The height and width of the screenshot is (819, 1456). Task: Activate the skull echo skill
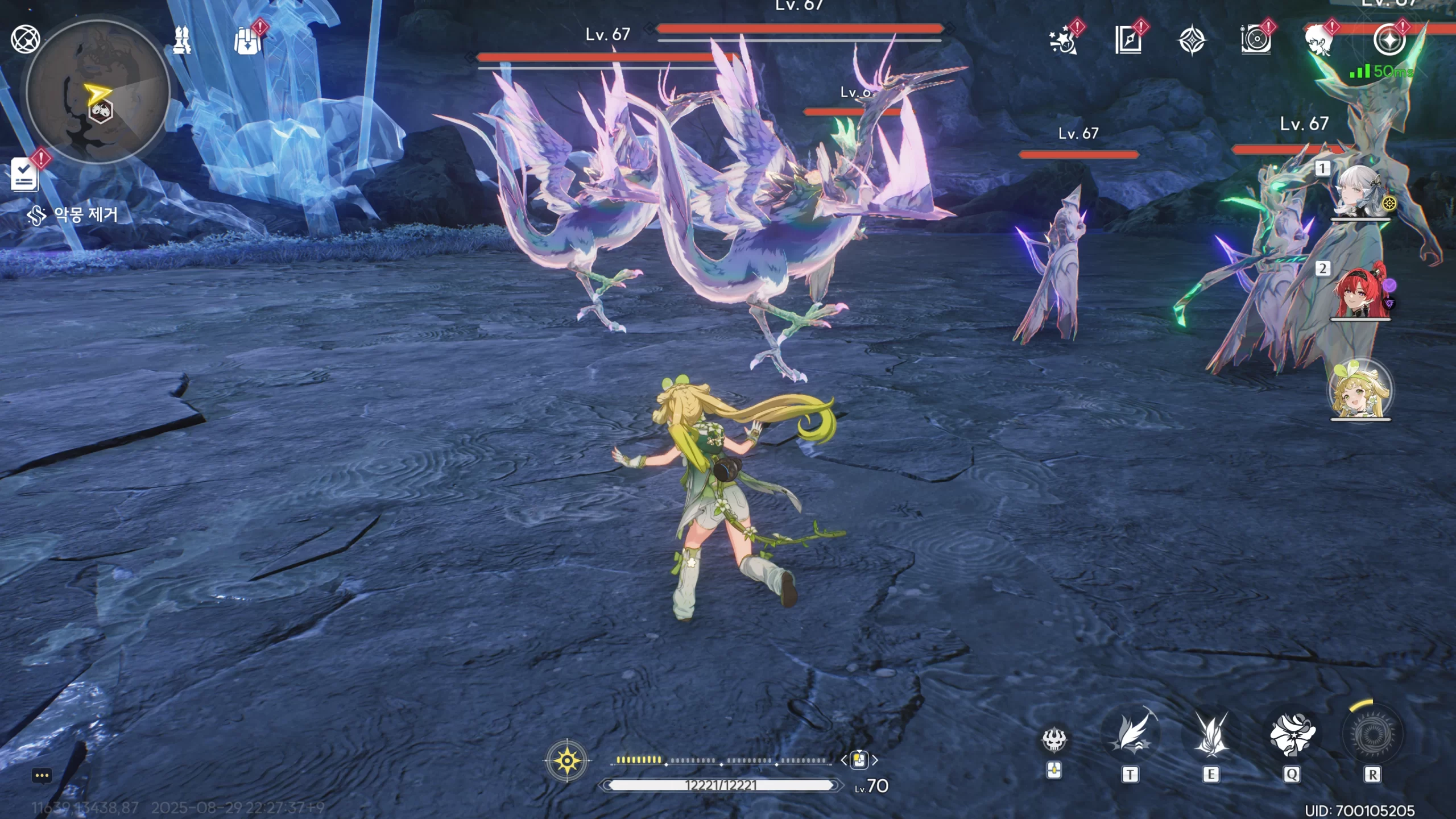[1054, 739]
